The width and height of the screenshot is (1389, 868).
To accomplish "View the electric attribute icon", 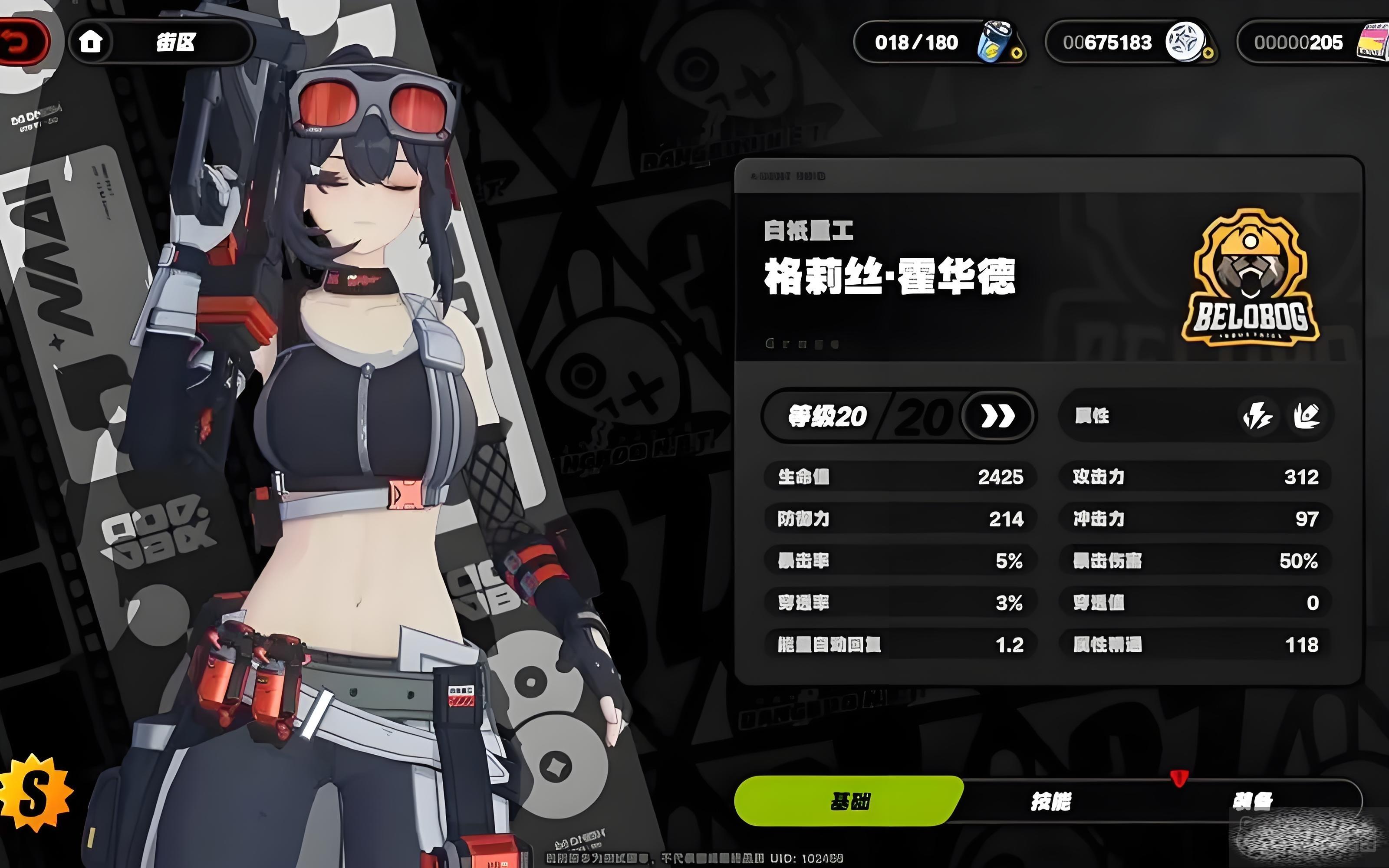I will pyautogui.click(x=1257, y=416).
